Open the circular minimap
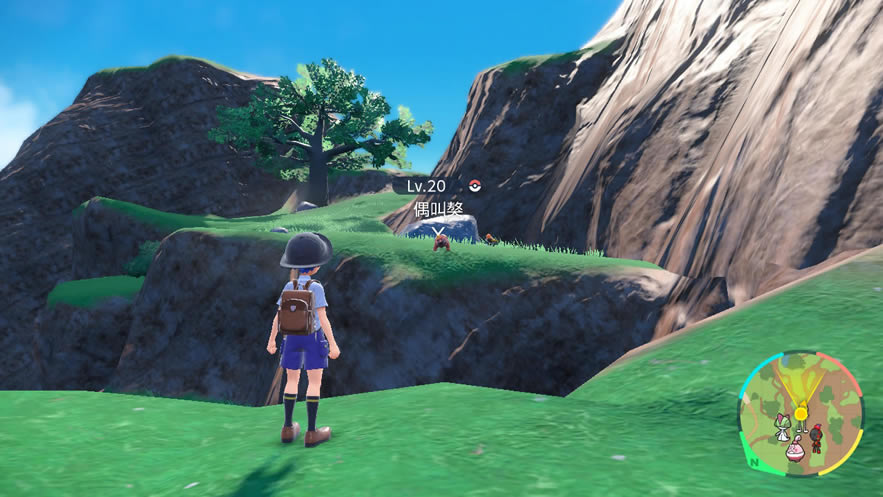This screenshot has width=883, height=497. pos(800,412)
